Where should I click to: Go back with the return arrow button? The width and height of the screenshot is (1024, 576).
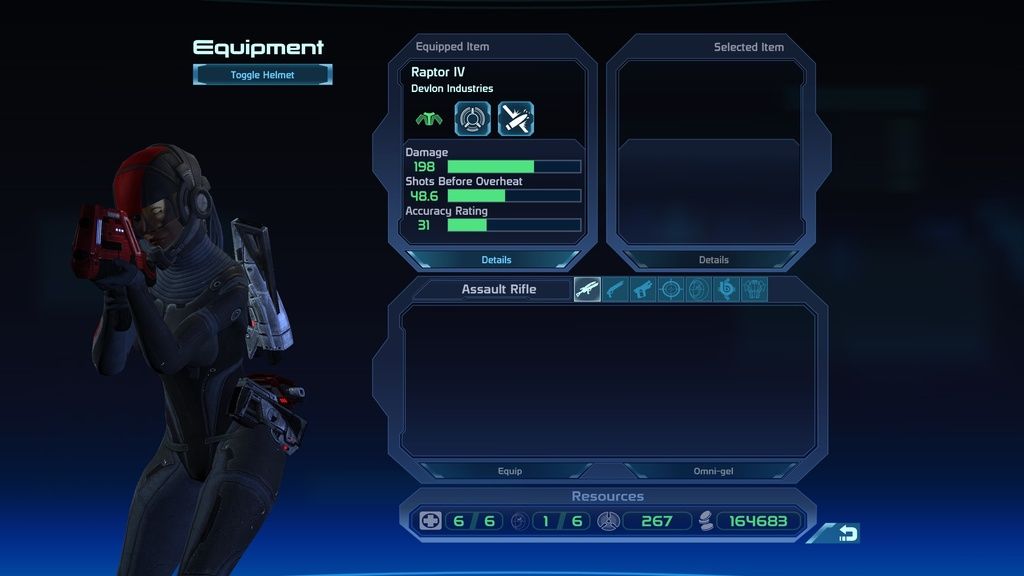846,534
